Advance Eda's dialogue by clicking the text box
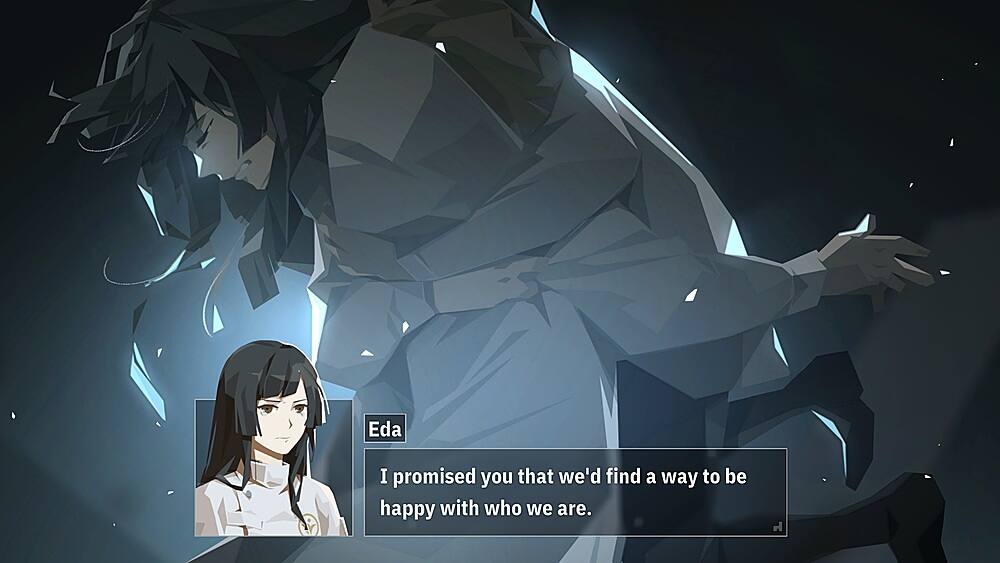The height and width of the screenshot is (563, 1000). coord(575,492)
